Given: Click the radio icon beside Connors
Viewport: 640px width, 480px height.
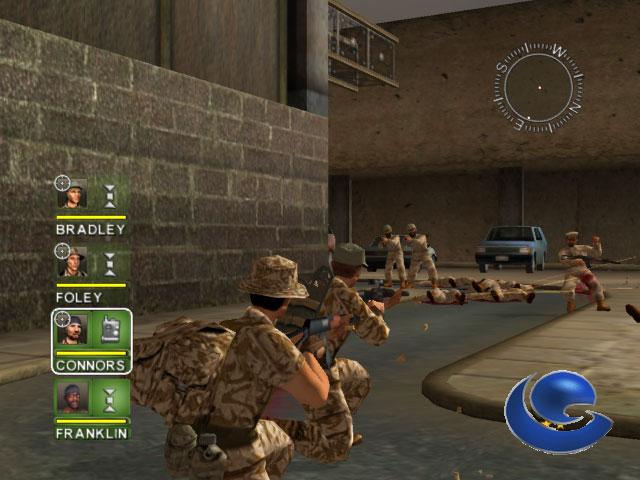Looking at the screenshot, I should [x=110, y=330].
